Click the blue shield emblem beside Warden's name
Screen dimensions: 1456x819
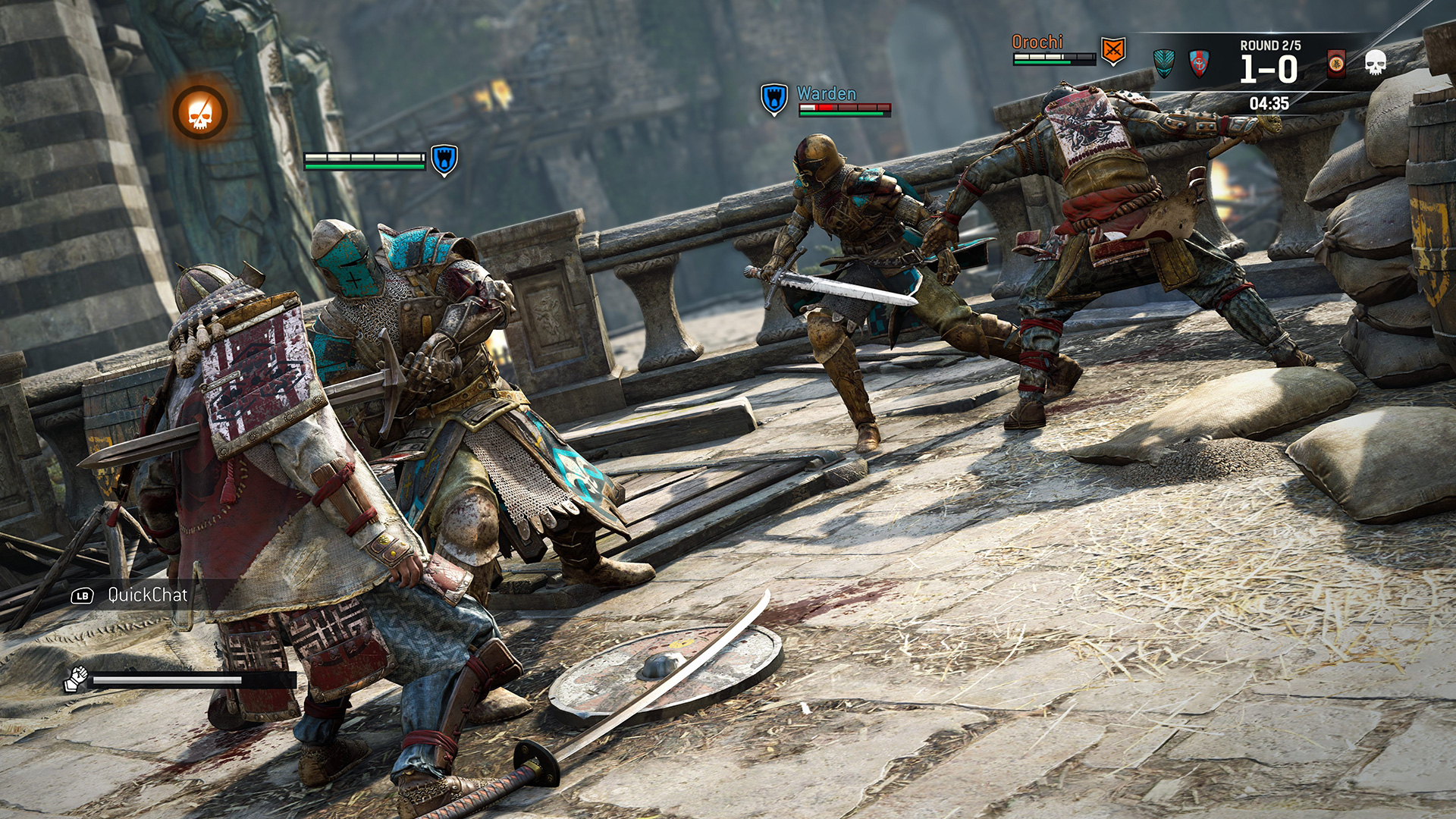773,99
